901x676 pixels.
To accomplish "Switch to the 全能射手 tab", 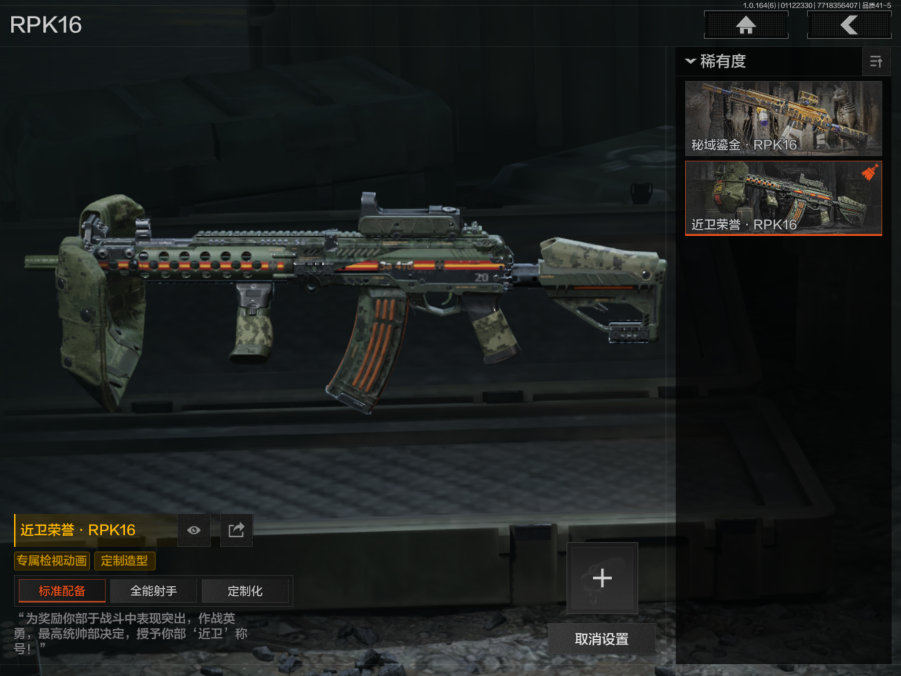I will (x=153, y=591).
